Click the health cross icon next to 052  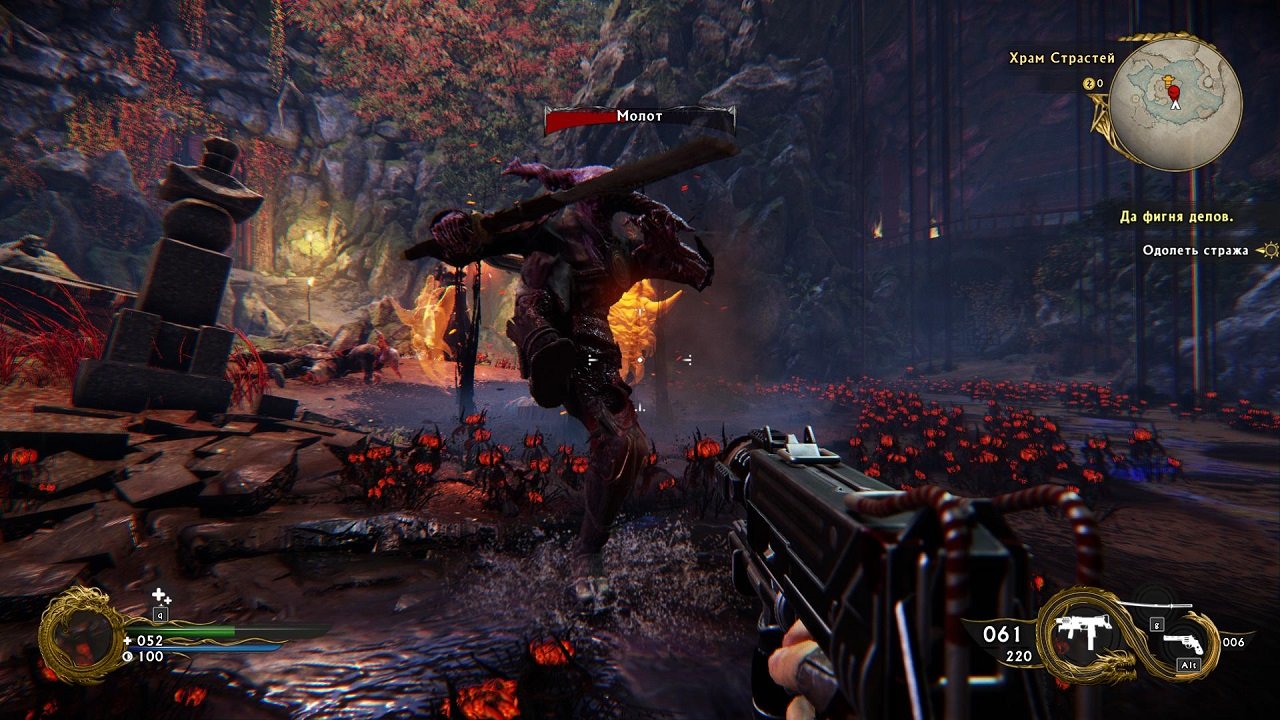(x=128, y=641)
